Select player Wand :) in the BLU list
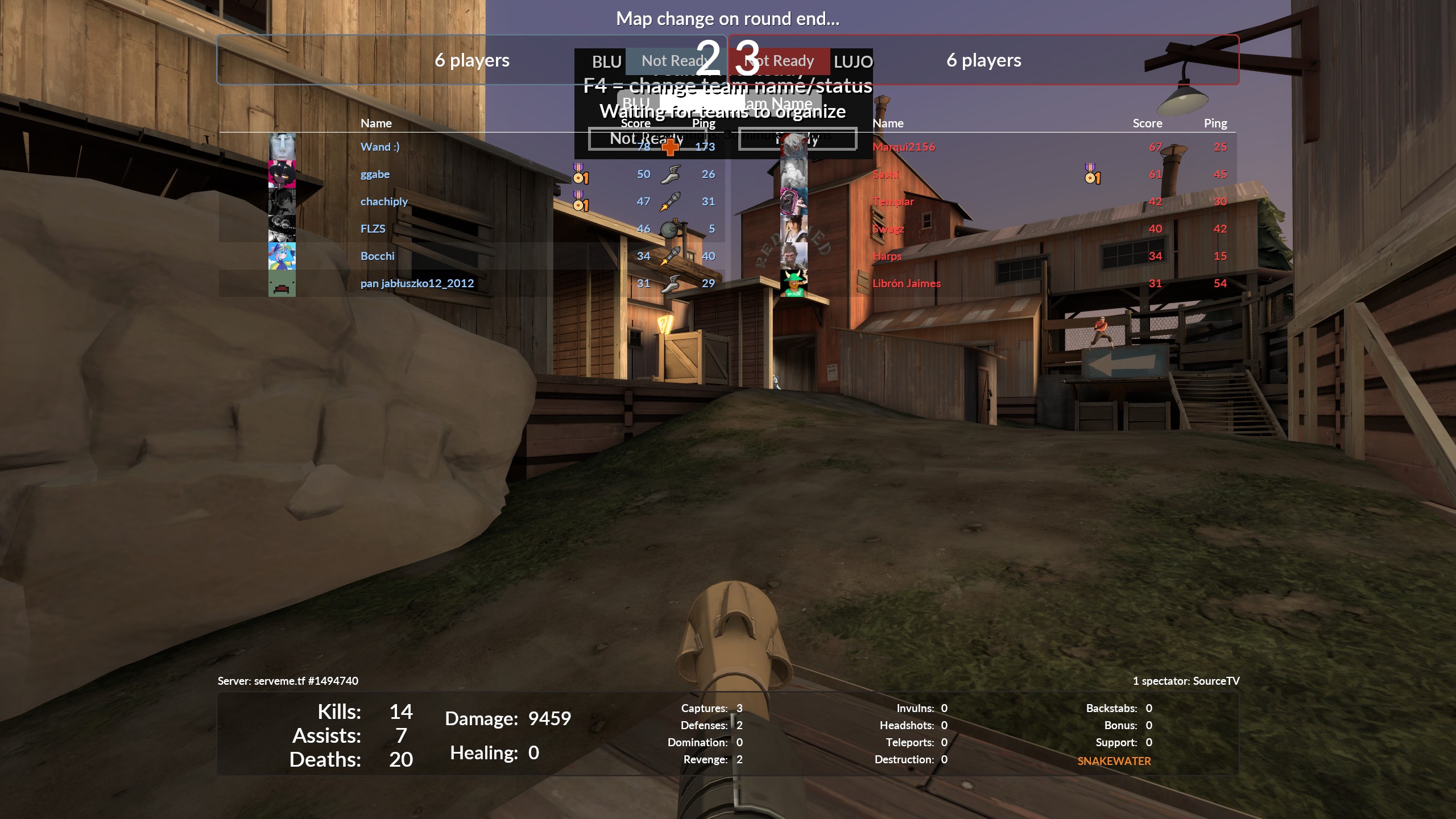The height and width of the screenshot is (819, 1456). 380,147
